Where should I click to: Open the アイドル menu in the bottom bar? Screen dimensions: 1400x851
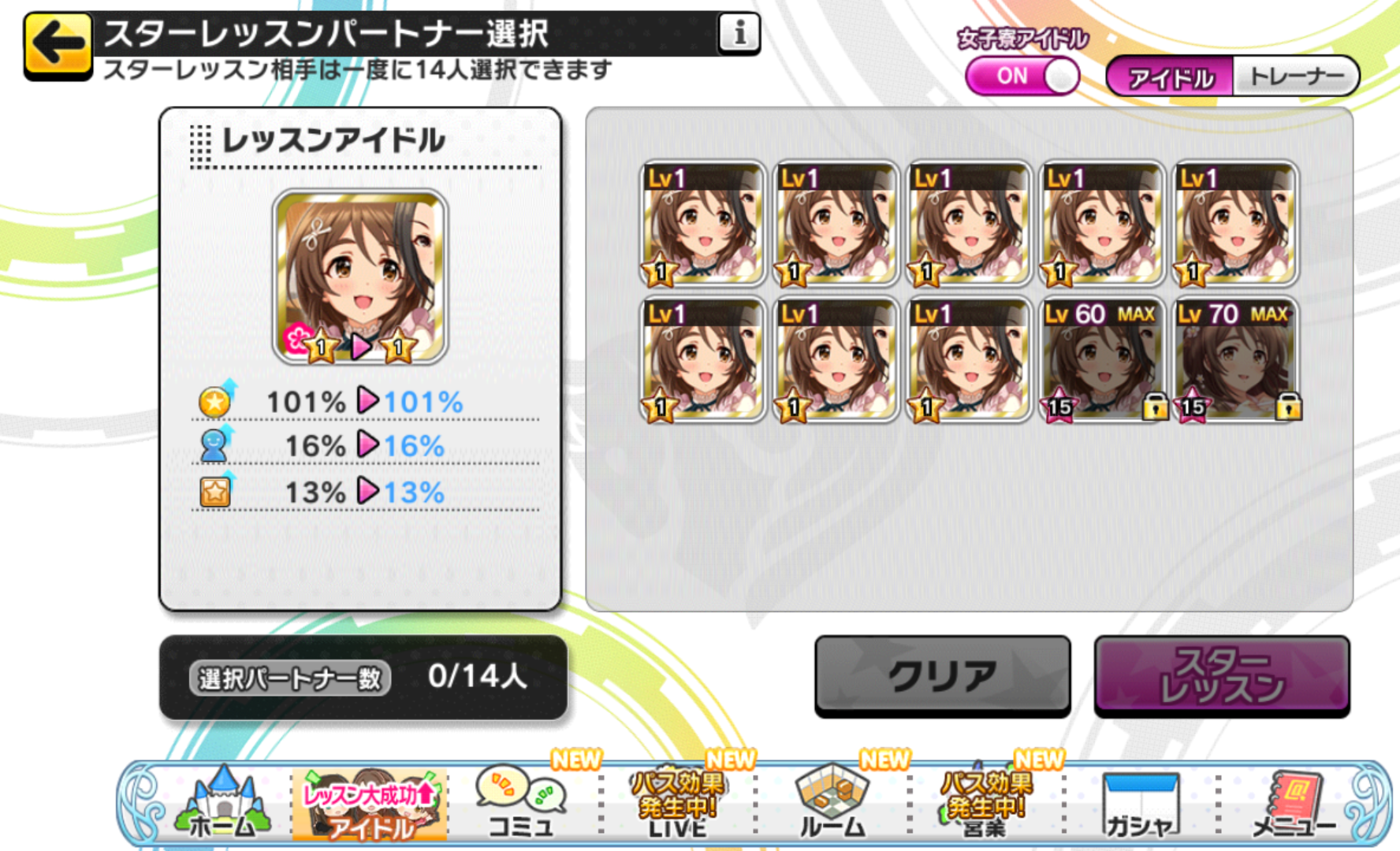pos(370,805)
